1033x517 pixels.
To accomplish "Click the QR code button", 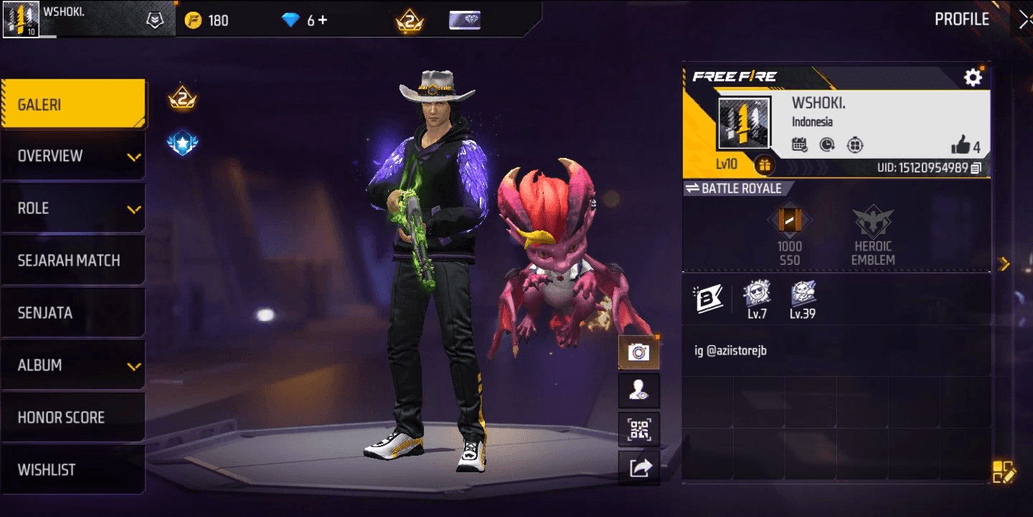I will coord(638,430).
